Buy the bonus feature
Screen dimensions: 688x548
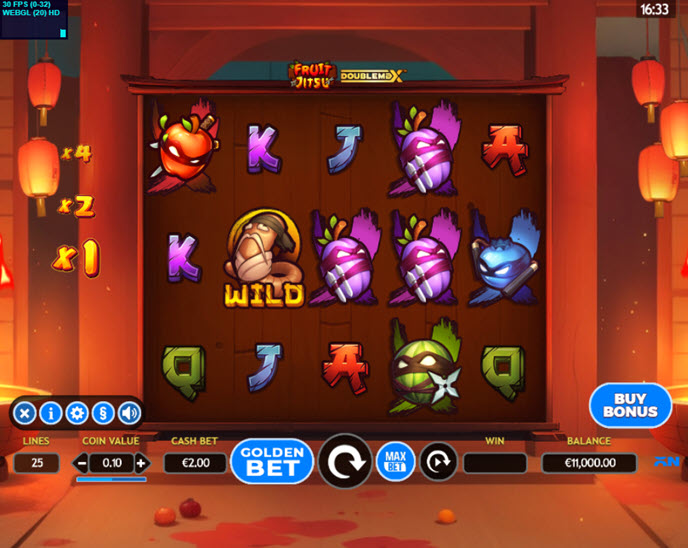[630, 404]
